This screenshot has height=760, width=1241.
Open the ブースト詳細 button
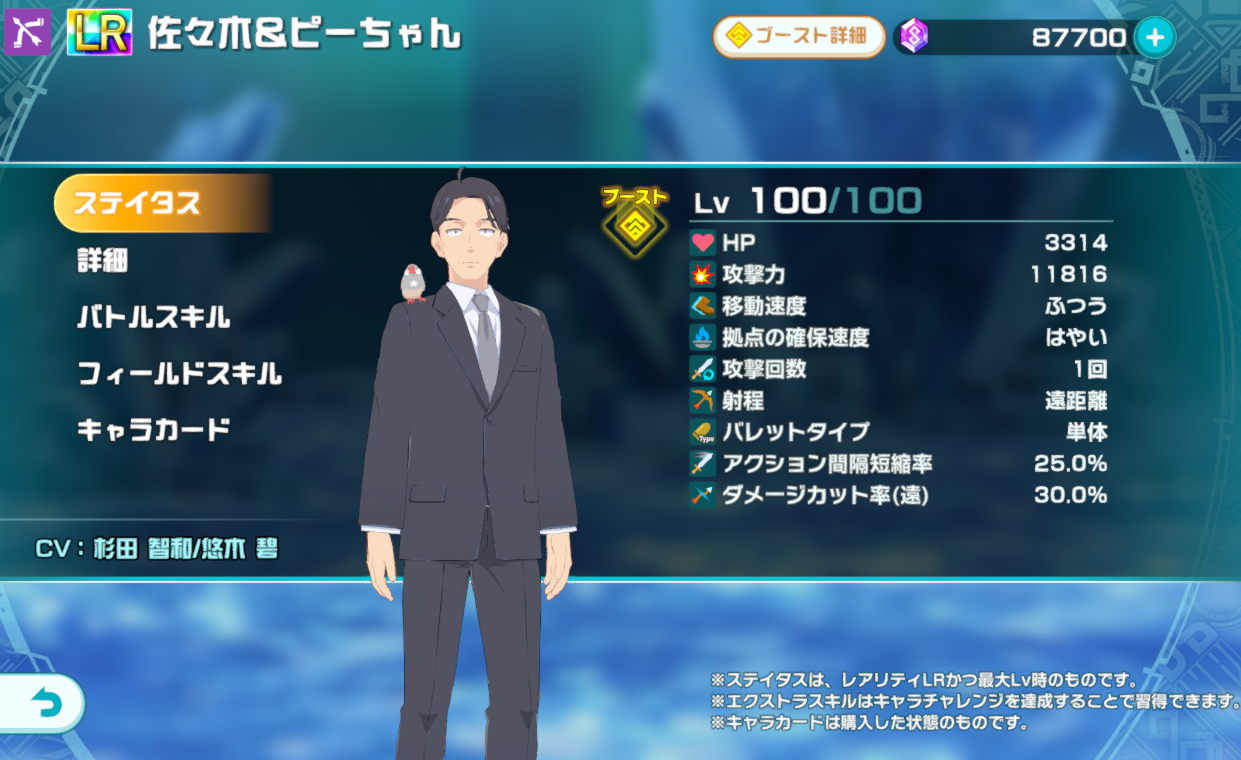(x=799, y=37)
